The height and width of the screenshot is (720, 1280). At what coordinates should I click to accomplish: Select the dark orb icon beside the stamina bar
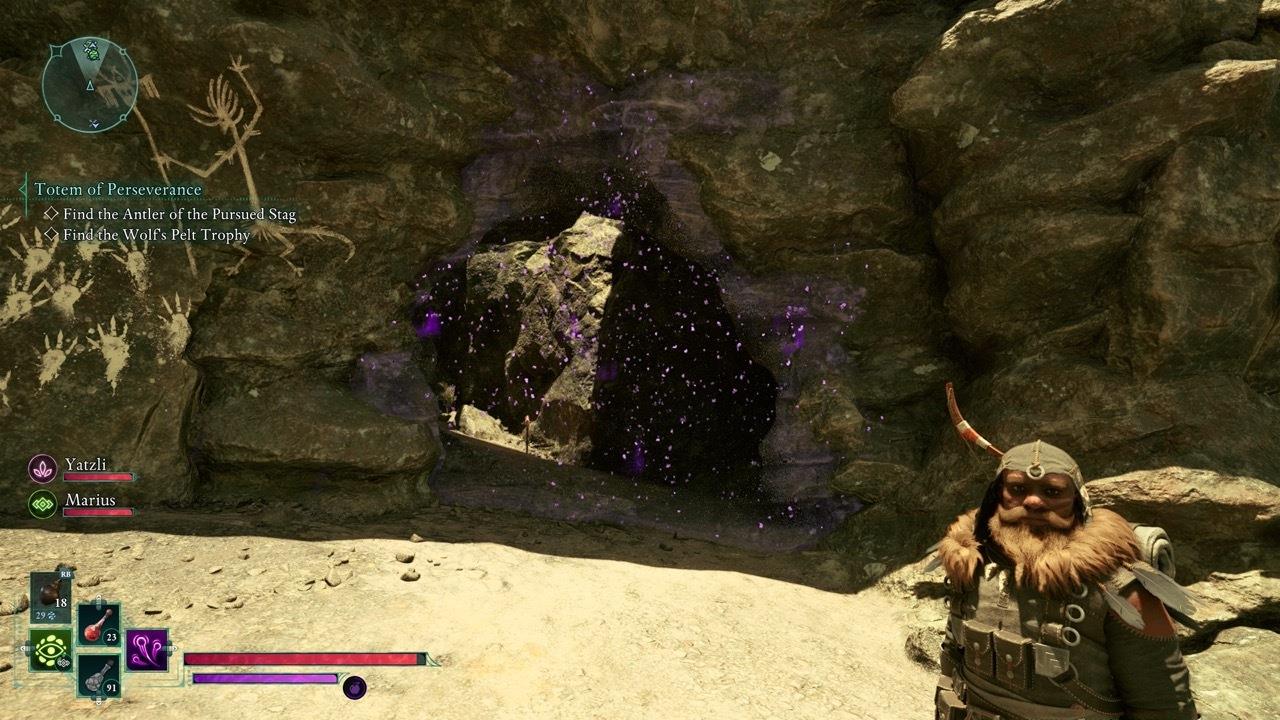pos(355,689)
